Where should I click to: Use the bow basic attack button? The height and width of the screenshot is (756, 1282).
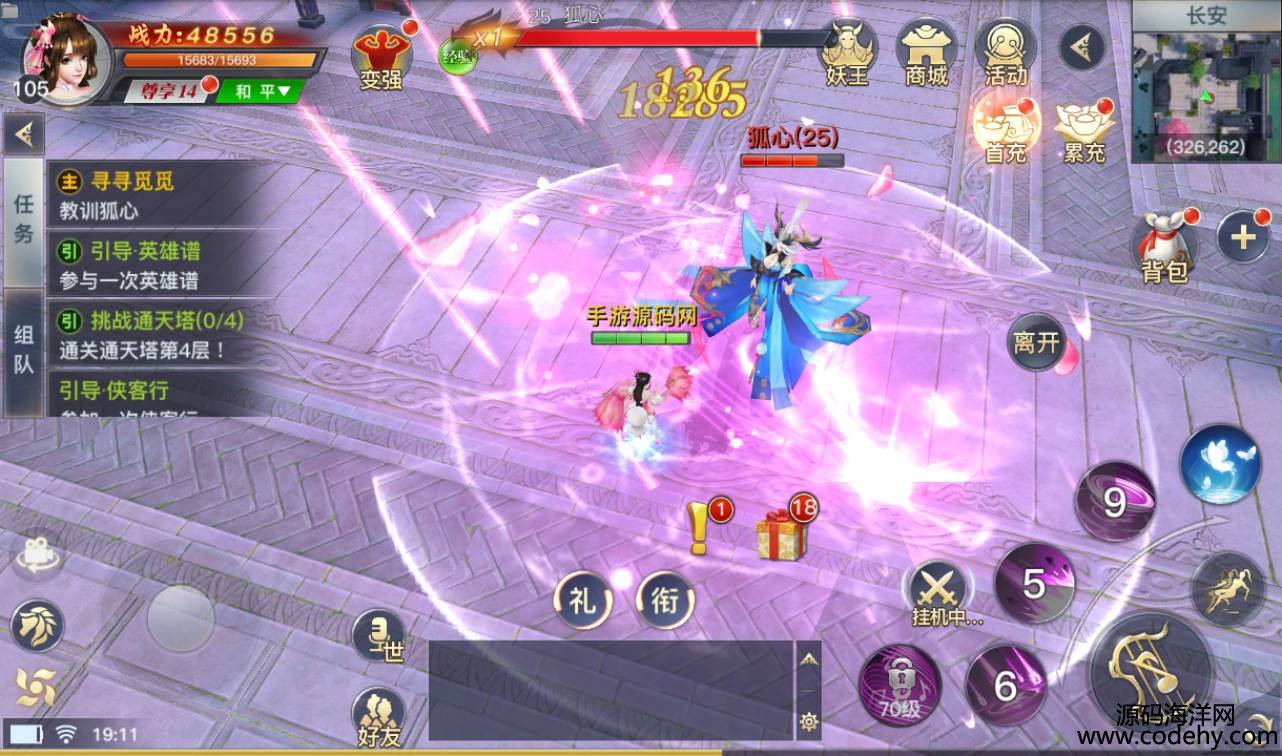pos(1150,667)
